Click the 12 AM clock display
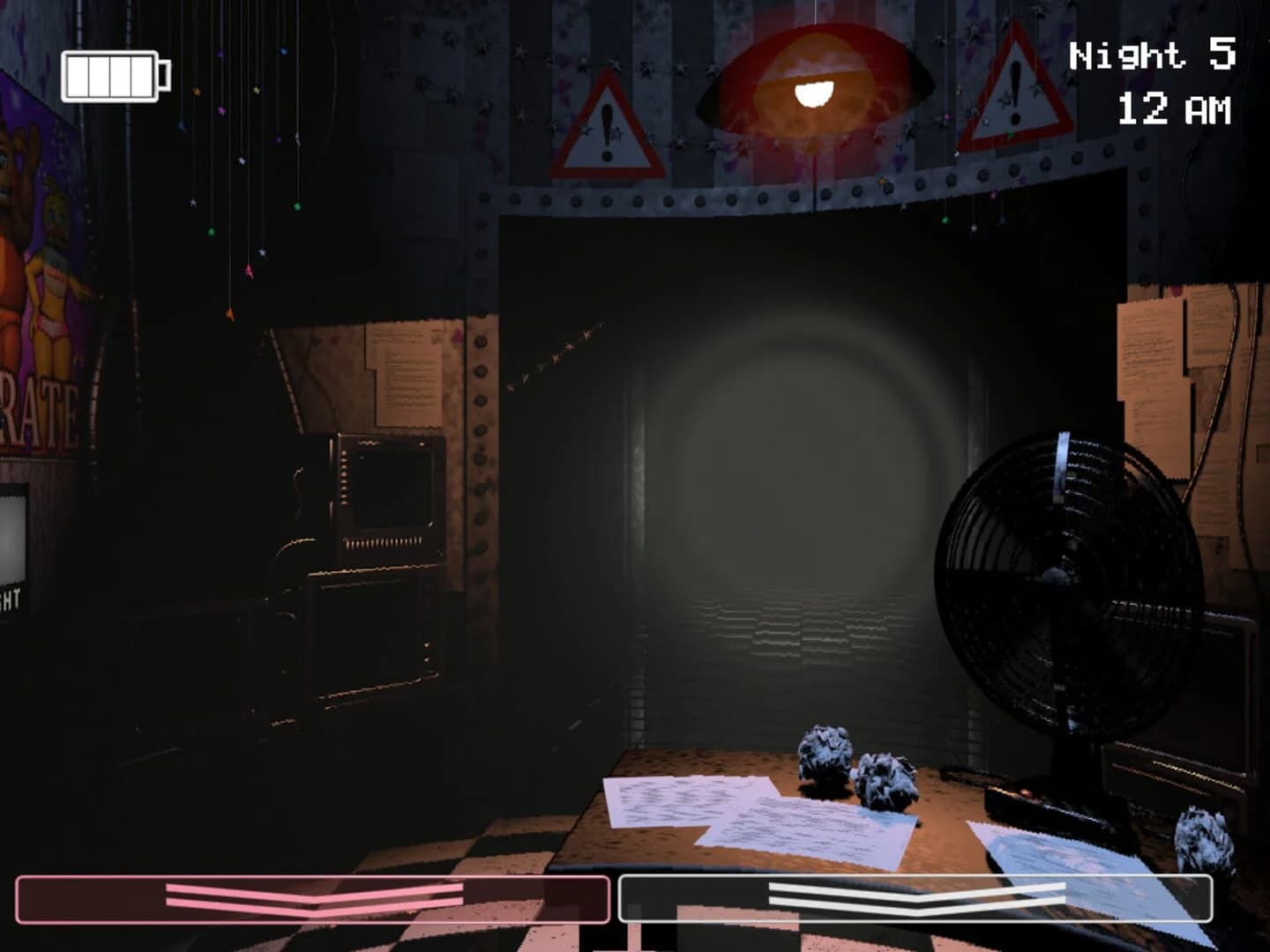1270x952 pixels. tap(1173, 110)
